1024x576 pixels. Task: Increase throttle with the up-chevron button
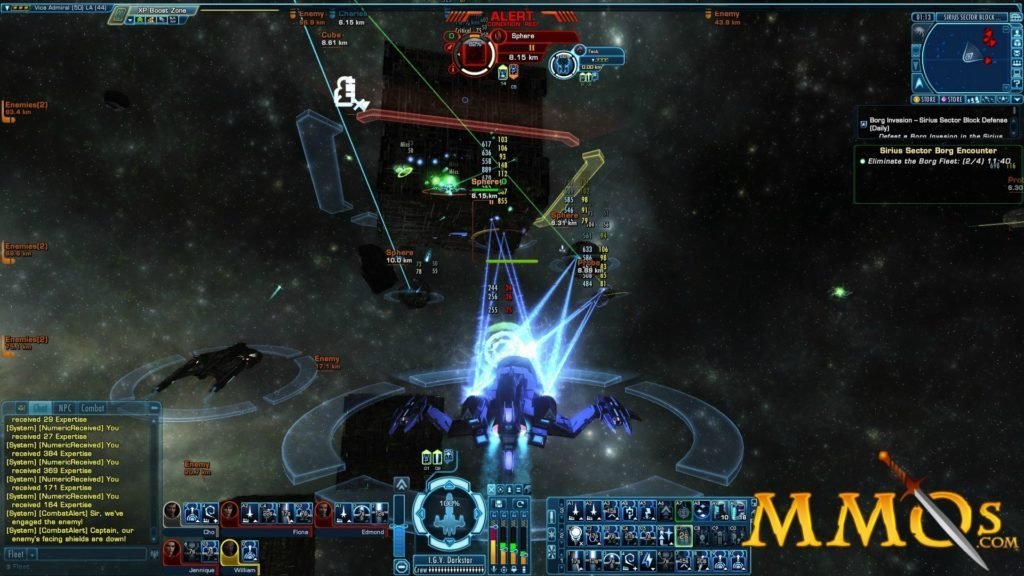coord(401,484)
